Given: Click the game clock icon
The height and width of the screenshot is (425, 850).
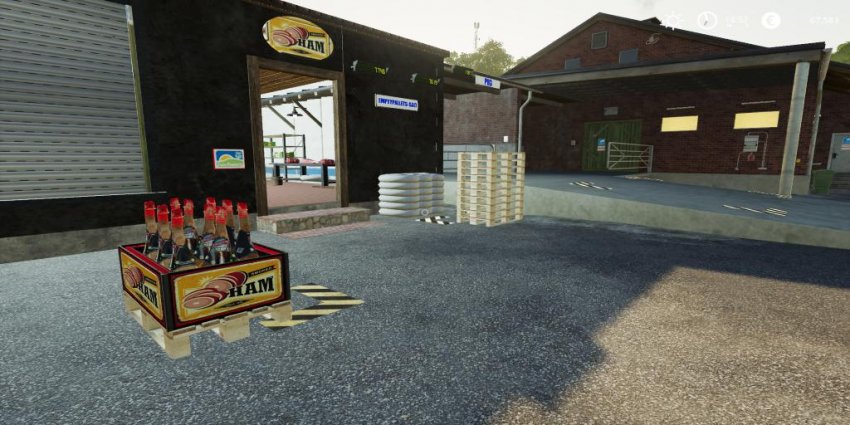Looking at the screenshot, I should (x=708, y=20).
